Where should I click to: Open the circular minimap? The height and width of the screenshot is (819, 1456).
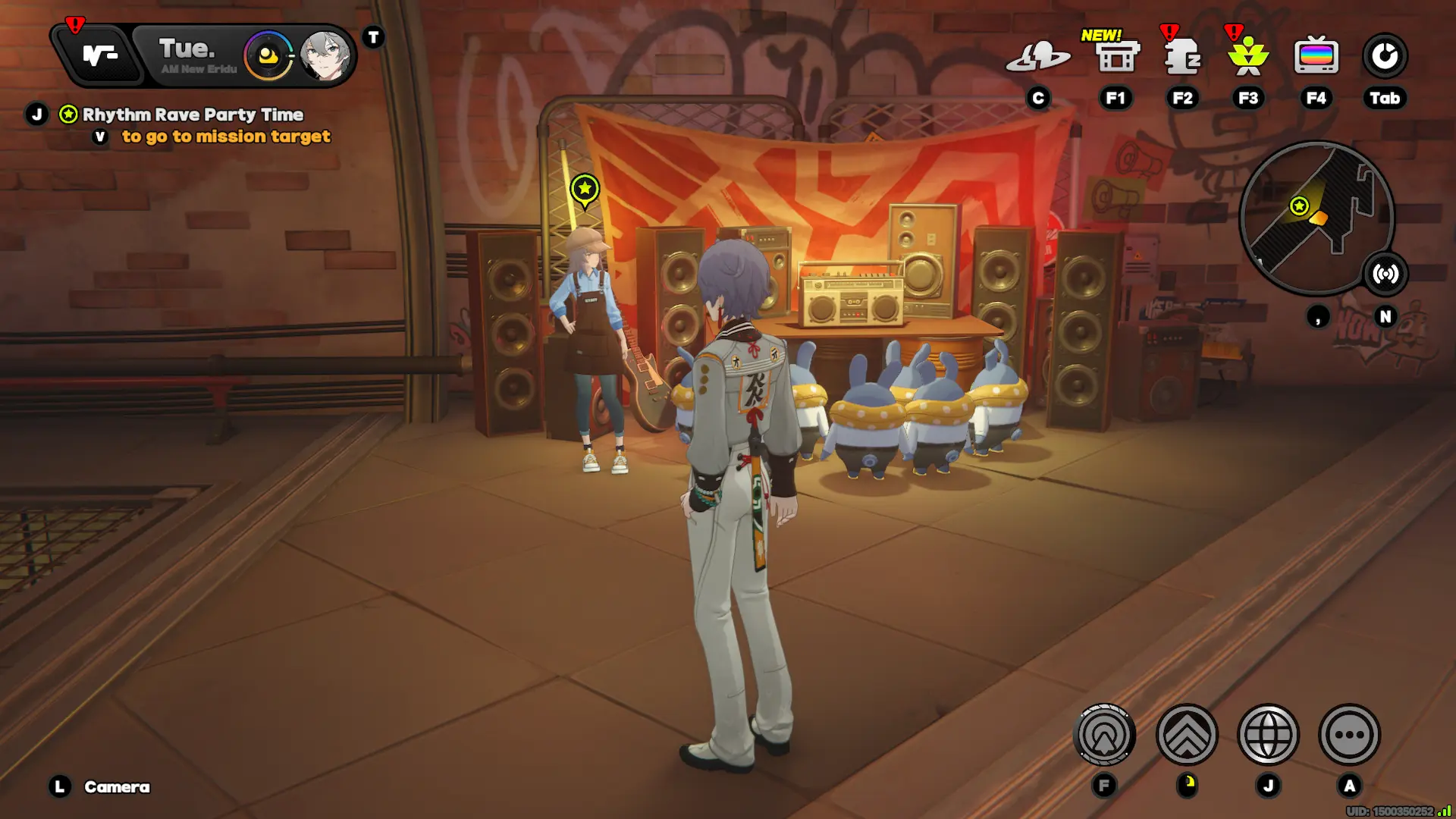click(1315, 218)
